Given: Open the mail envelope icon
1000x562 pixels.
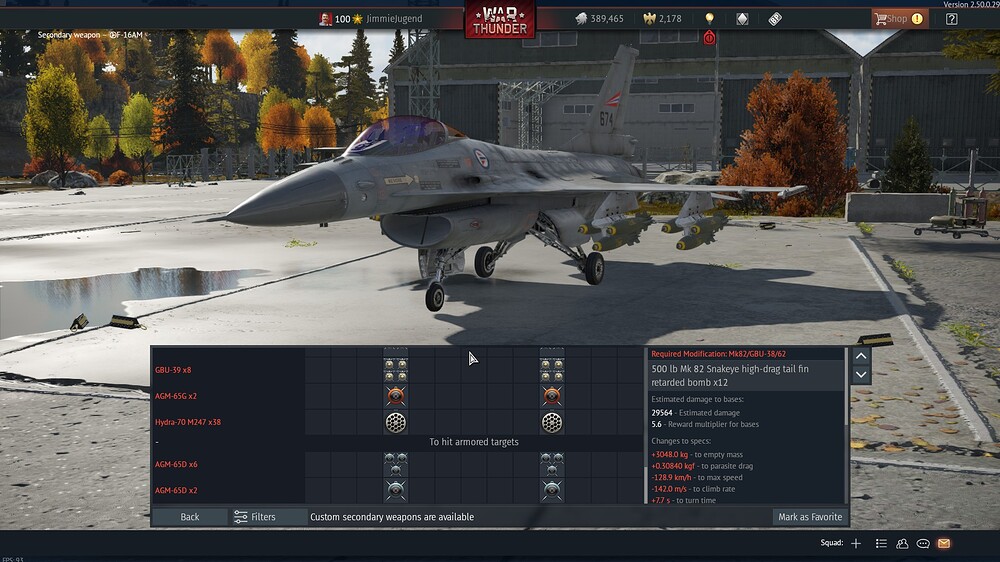Looking at the screenshot, I should 943,543.
